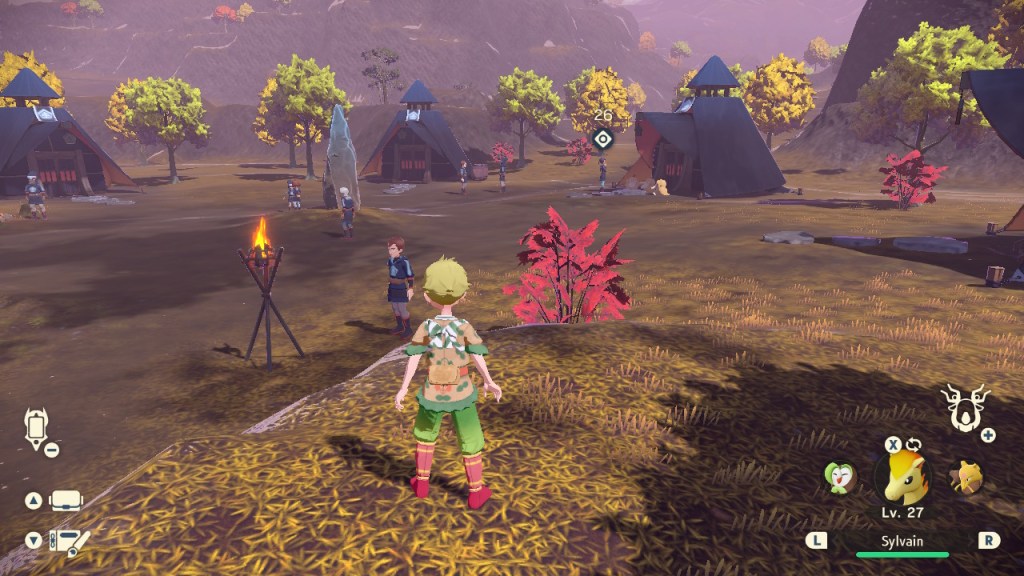Select the Wyrdeer ride icon

pyautogui.click(x=964, y=407)
